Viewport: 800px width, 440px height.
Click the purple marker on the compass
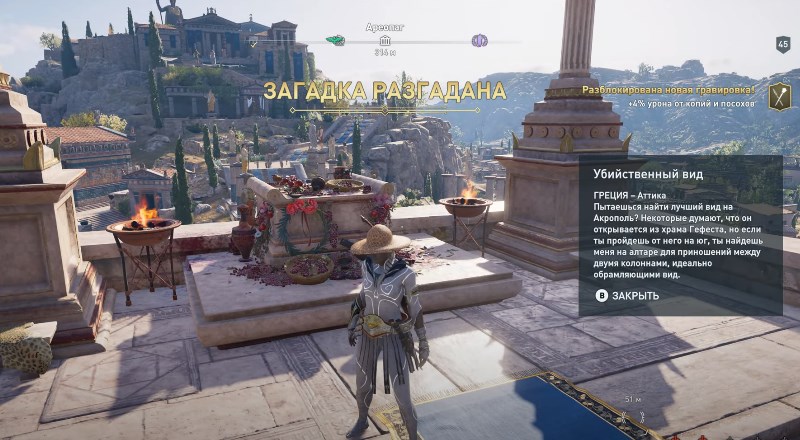[x=479, y=41]
